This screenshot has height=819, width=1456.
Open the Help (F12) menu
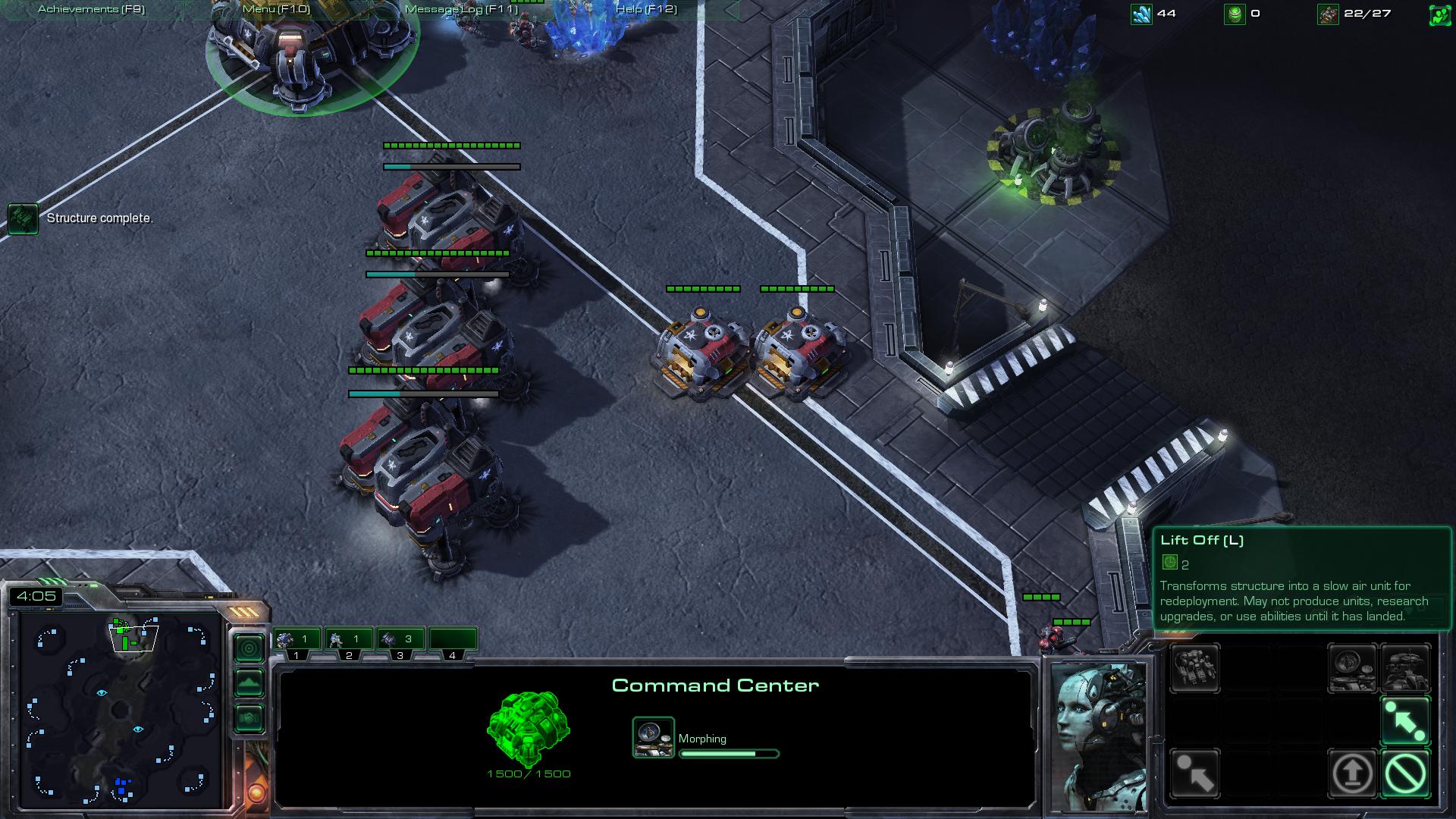[x=646, y=10]
